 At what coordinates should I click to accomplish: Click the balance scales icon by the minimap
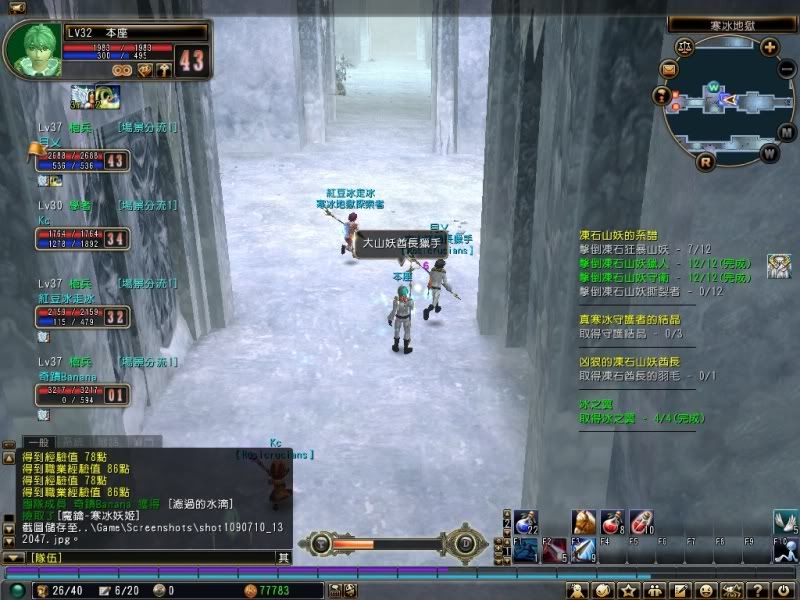tap(685, 46)
